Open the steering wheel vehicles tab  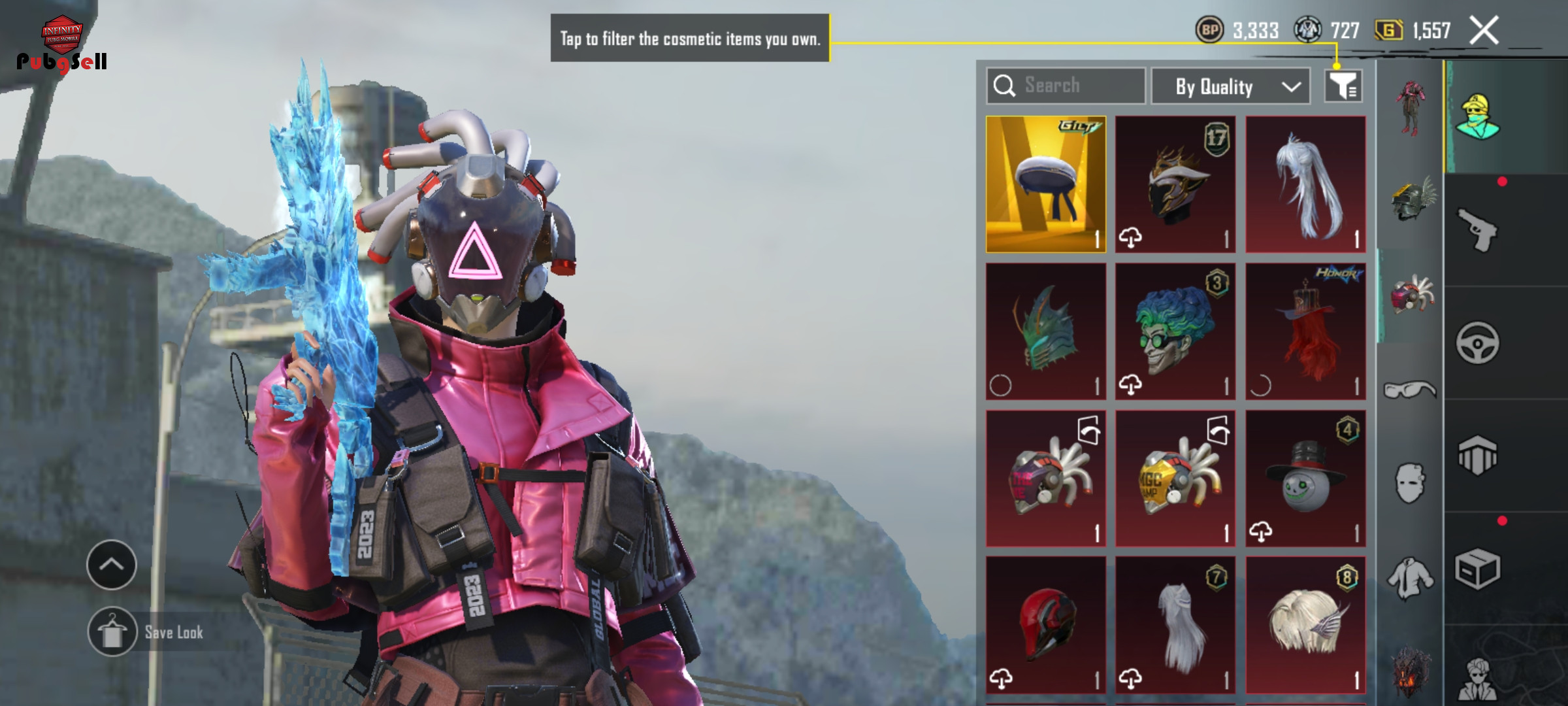click(x=1477, y=343)
